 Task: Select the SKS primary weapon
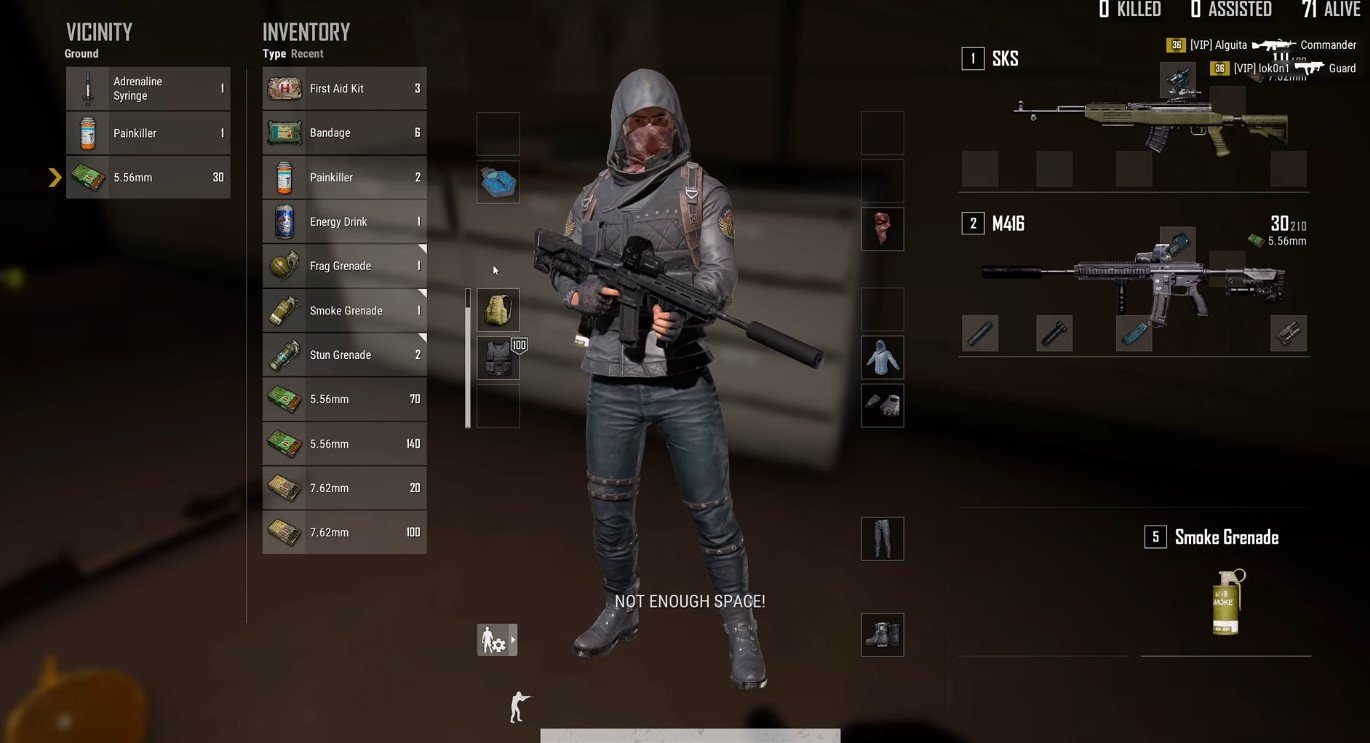(1150, 120)
